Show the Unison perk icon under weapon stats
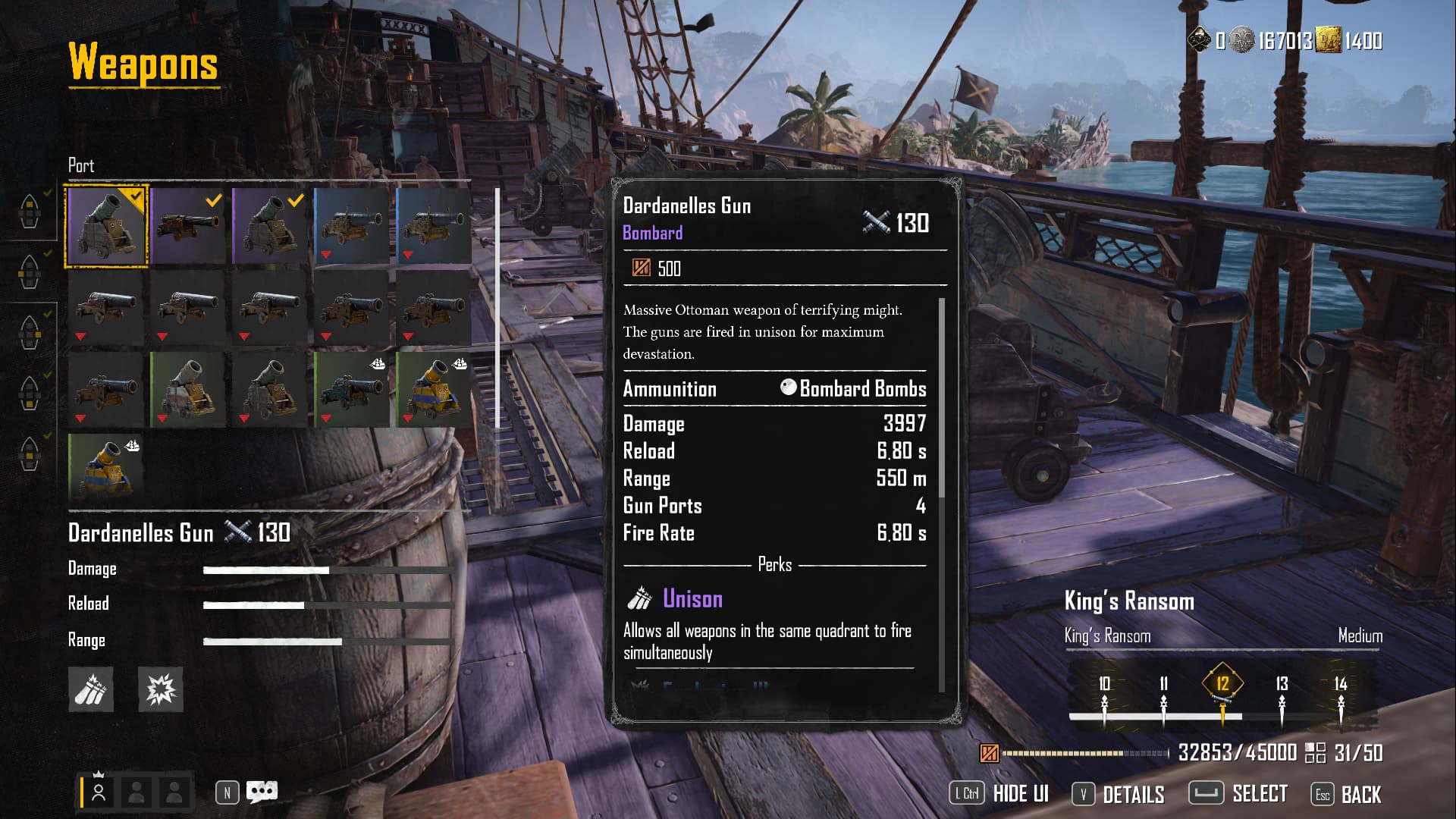Viewport: 1456px width, 819px height. [91, 689]
